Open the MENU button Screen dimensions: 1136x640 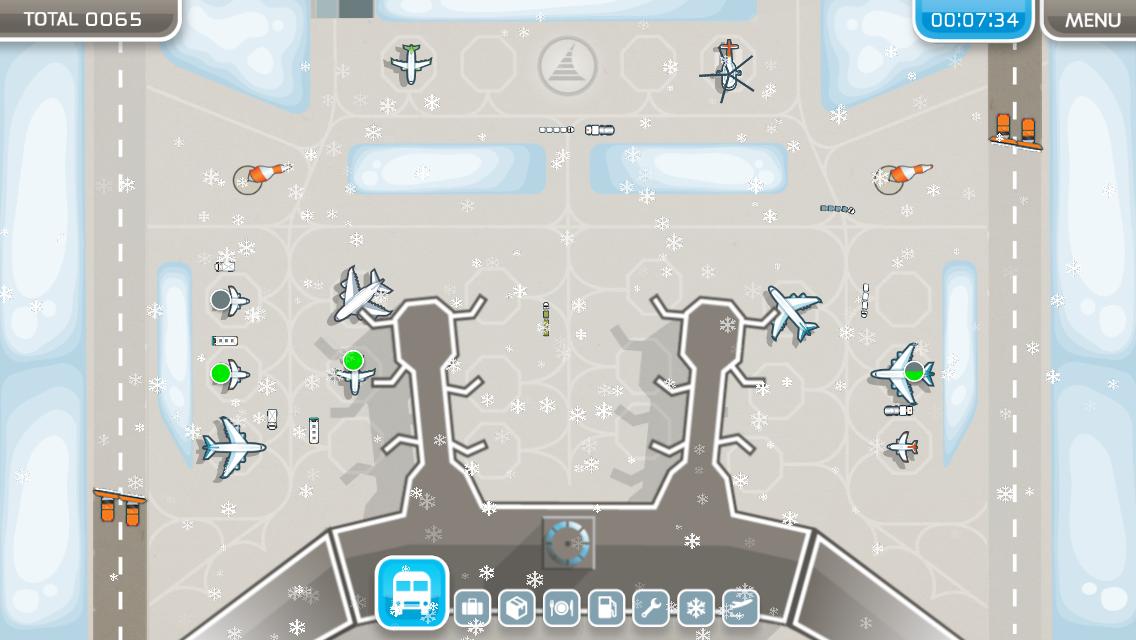pyautogui.click(x=1092, y=20)
